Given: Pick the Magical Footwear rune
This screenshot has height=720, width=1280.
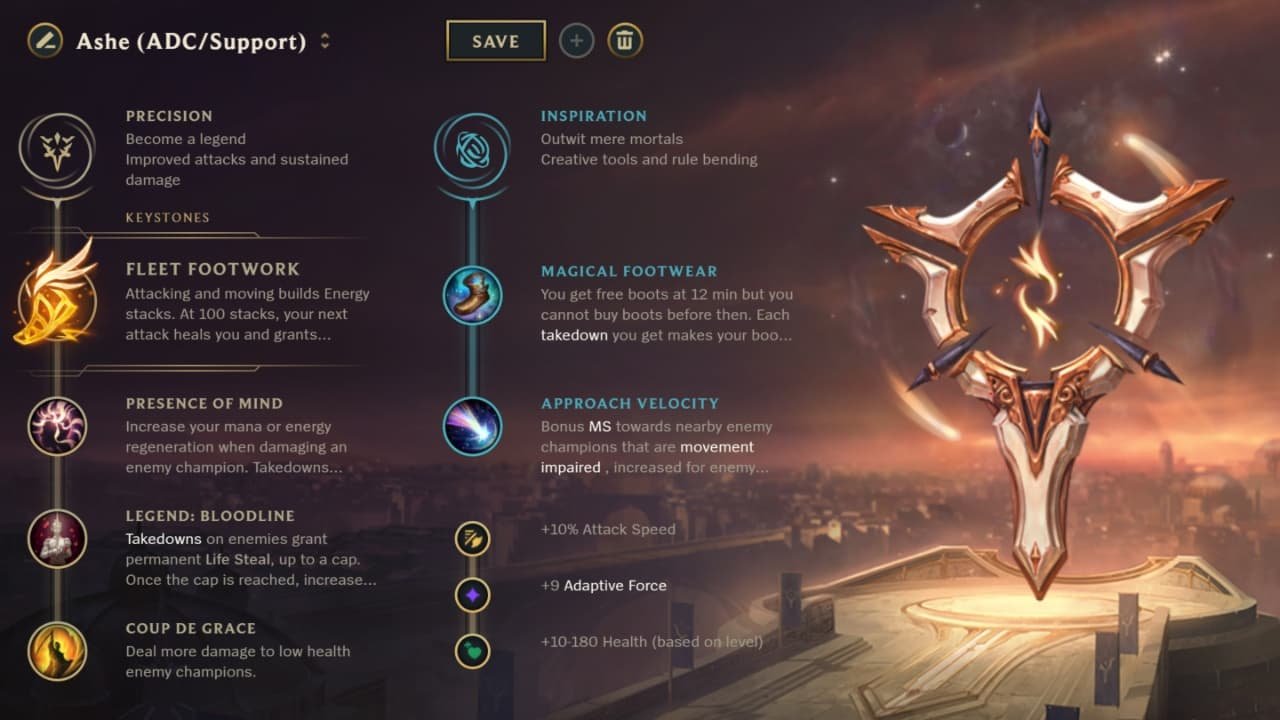Looking at the screenshot, I should (x=472, y=296).
